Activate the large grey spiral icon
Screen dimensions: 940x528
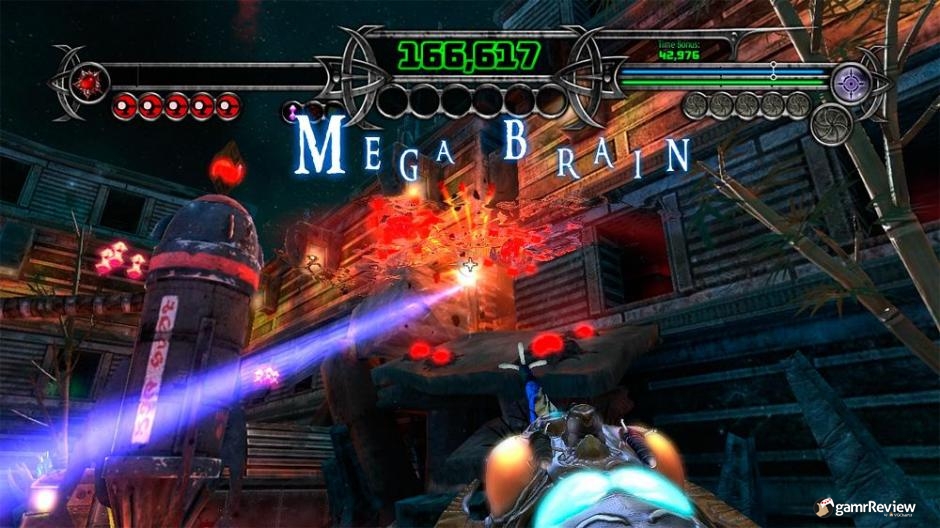coord(831,125)
